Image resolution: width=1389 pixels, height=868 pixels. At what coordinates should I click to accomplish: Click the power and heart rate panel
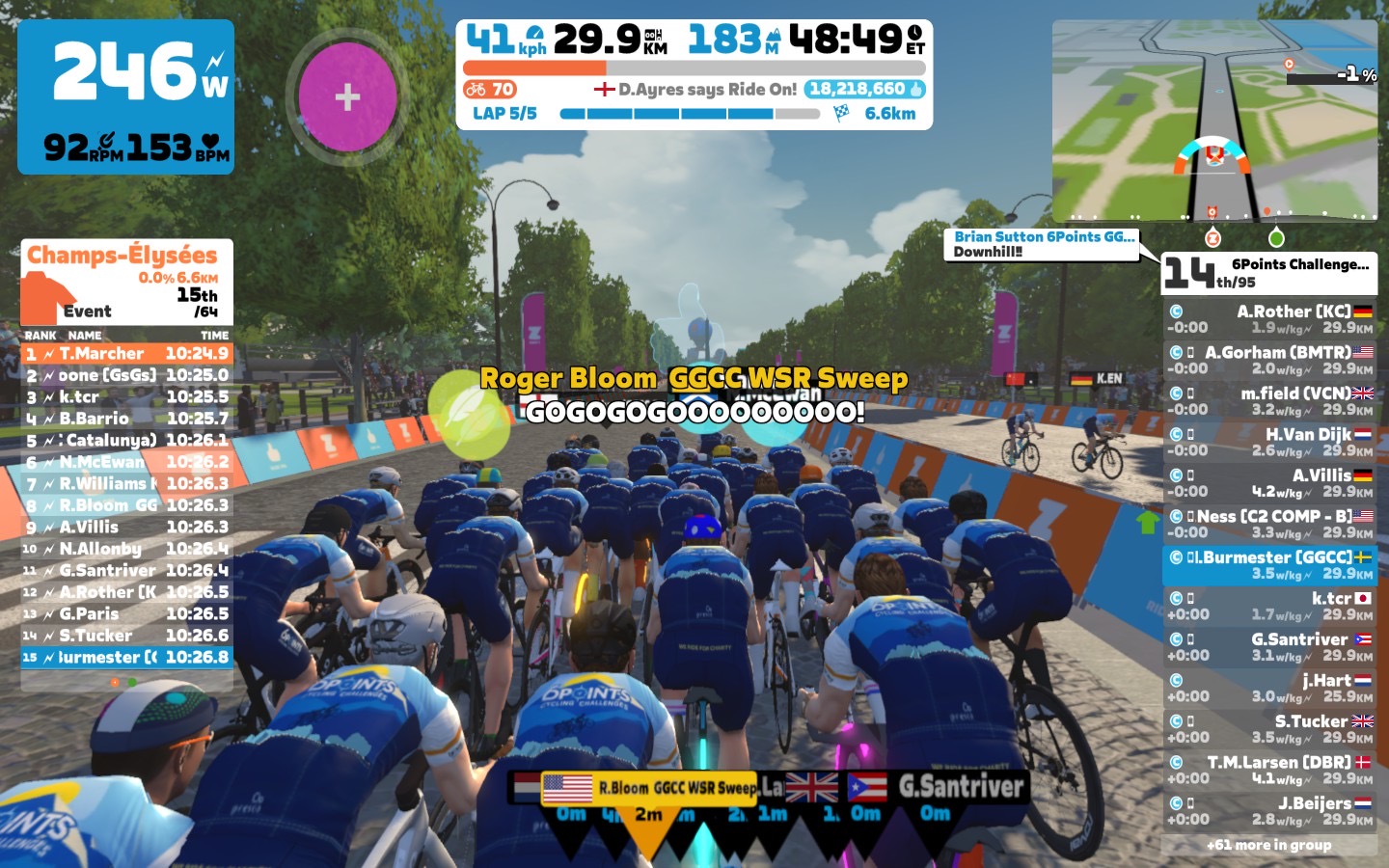tap(125, 96)
